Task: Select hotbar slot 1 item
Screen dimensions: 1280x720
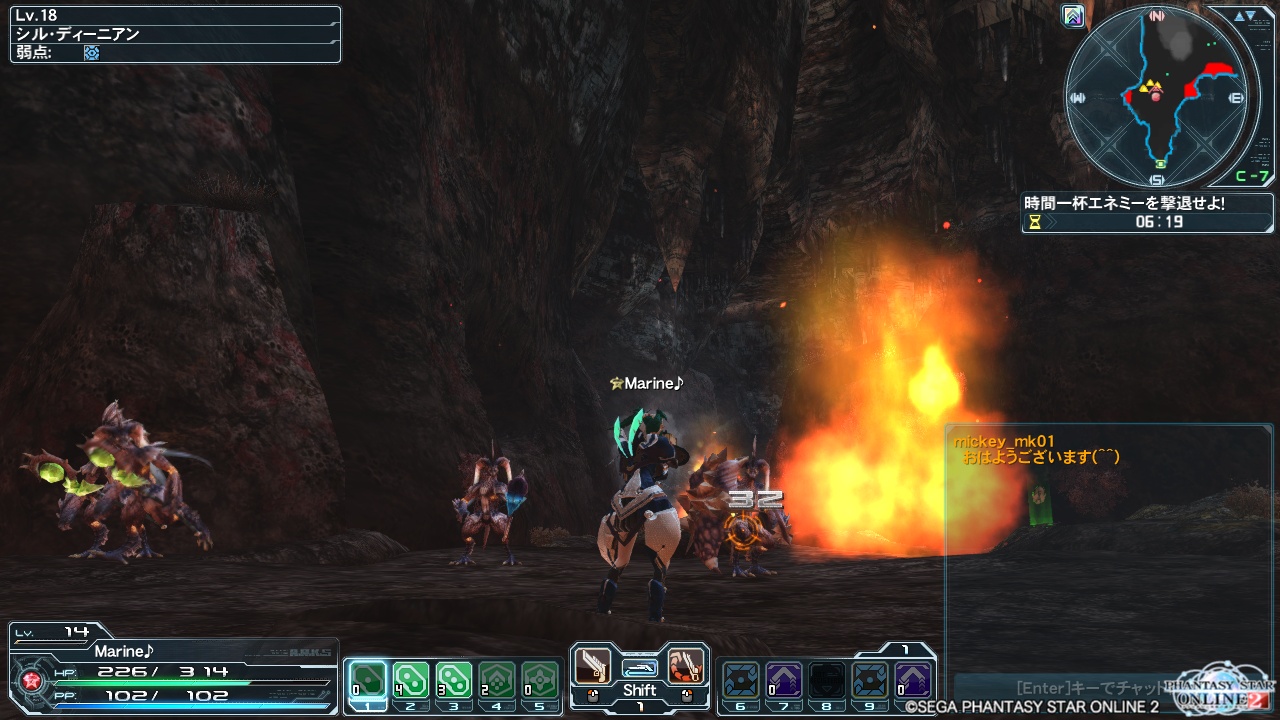Action: pos(369,680)
